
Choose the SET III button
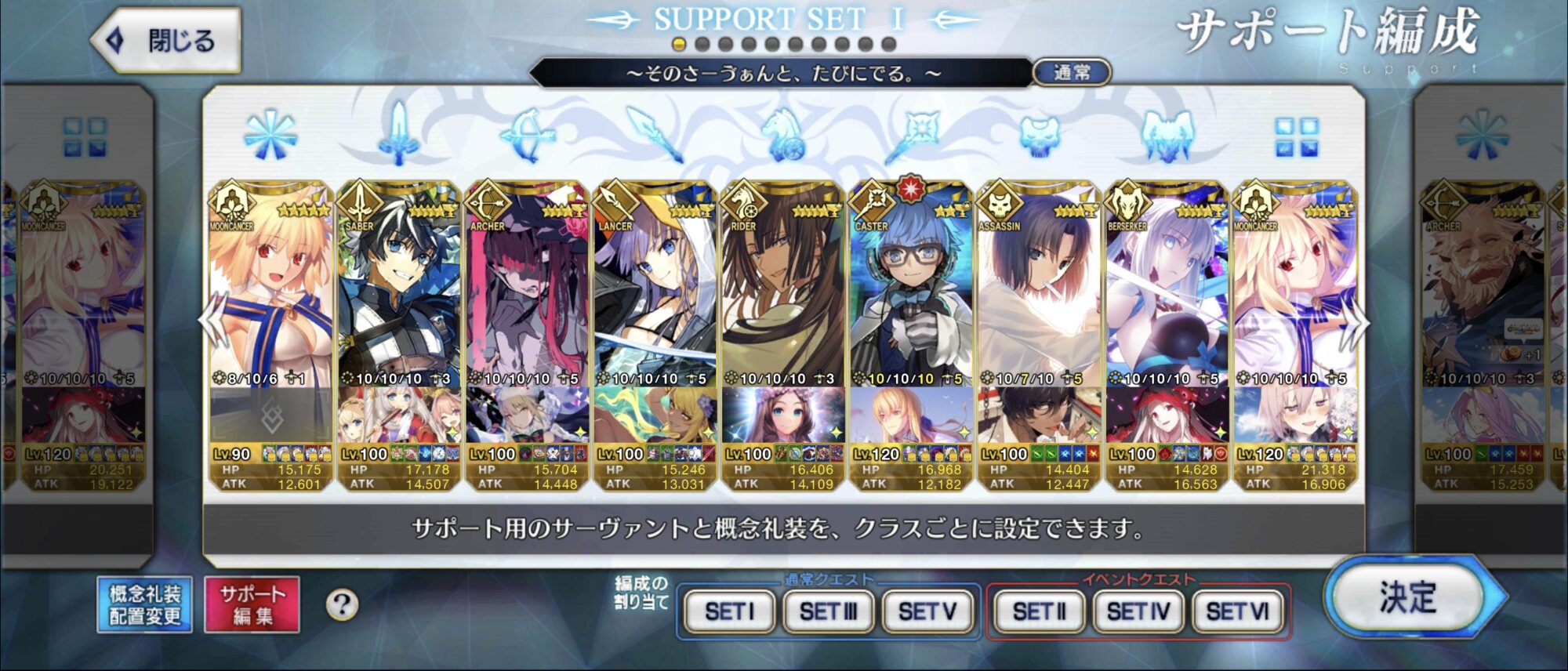(x=828, y=611)
